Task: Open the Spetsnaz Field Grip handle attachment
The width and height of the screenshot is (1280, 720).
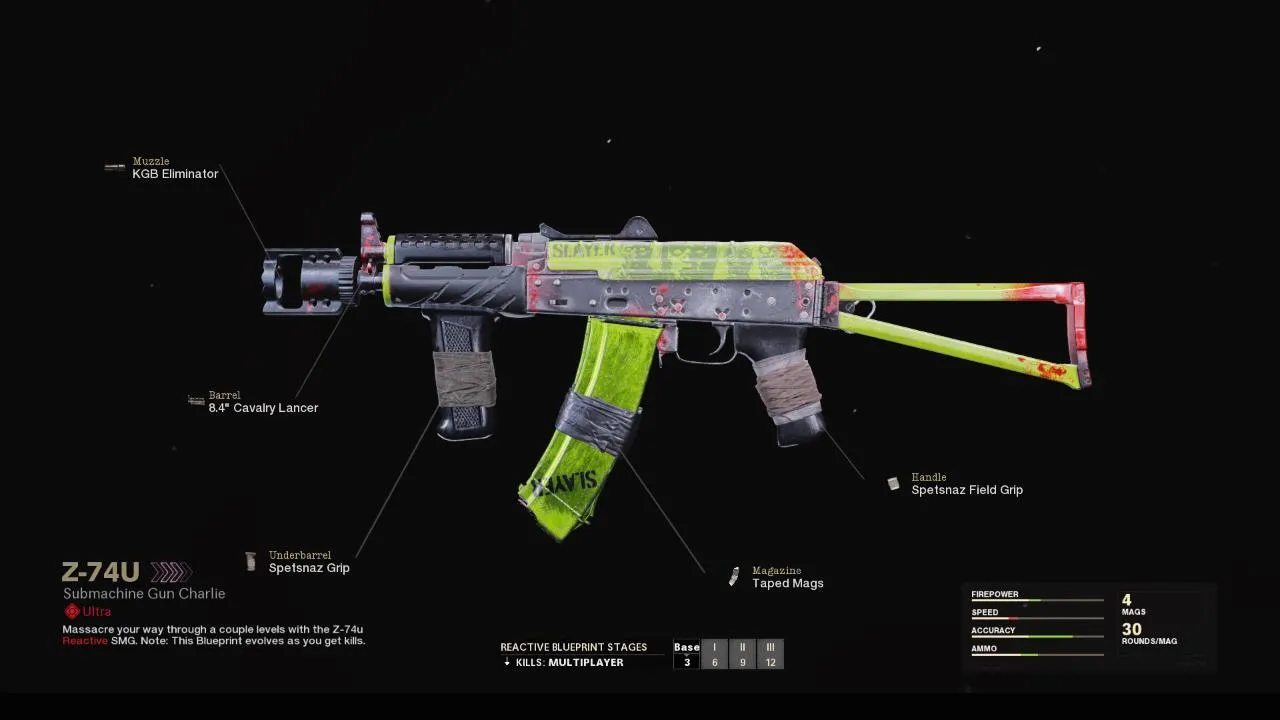Action: 967,489
